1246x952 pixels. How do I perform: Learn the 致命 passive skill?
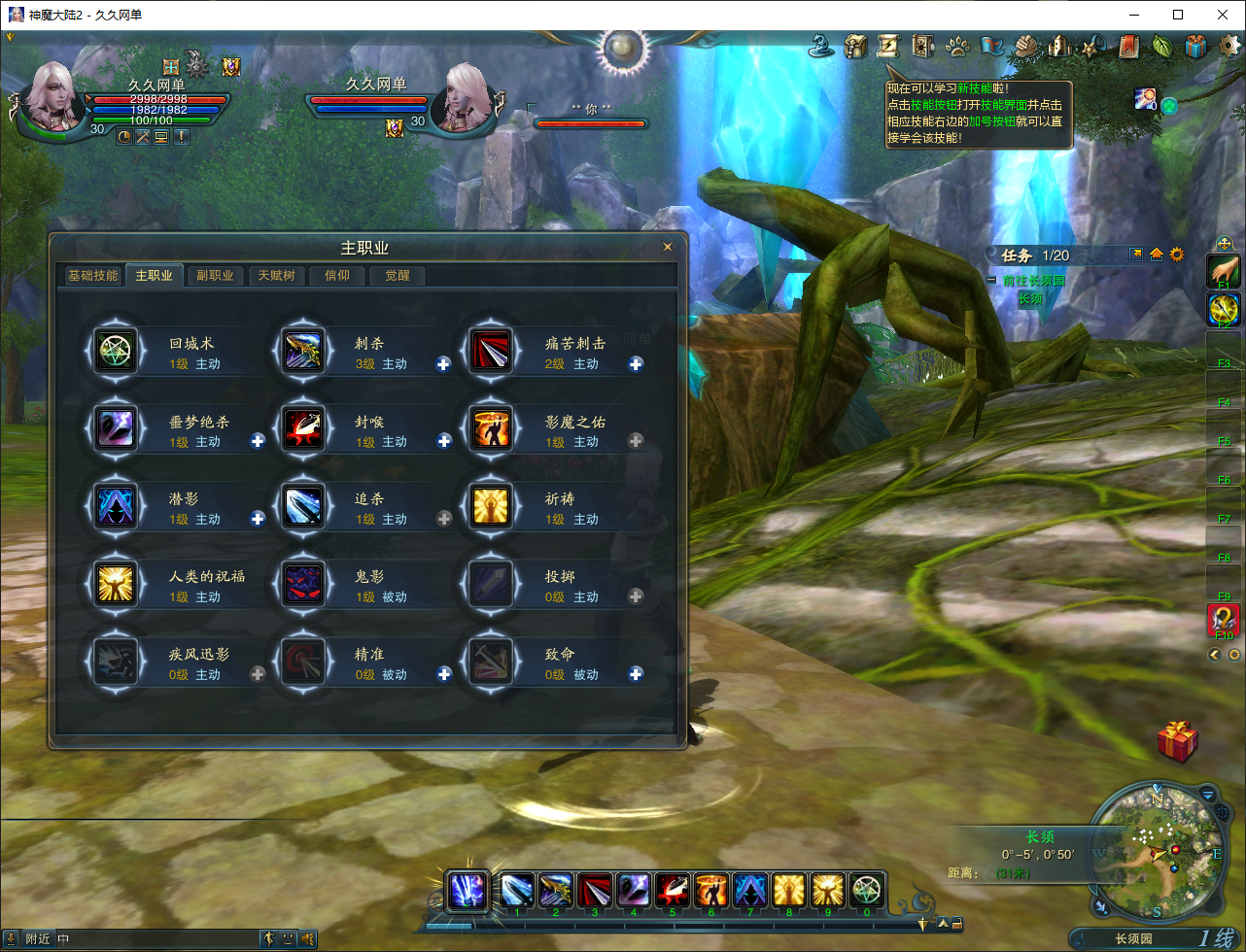636,674
